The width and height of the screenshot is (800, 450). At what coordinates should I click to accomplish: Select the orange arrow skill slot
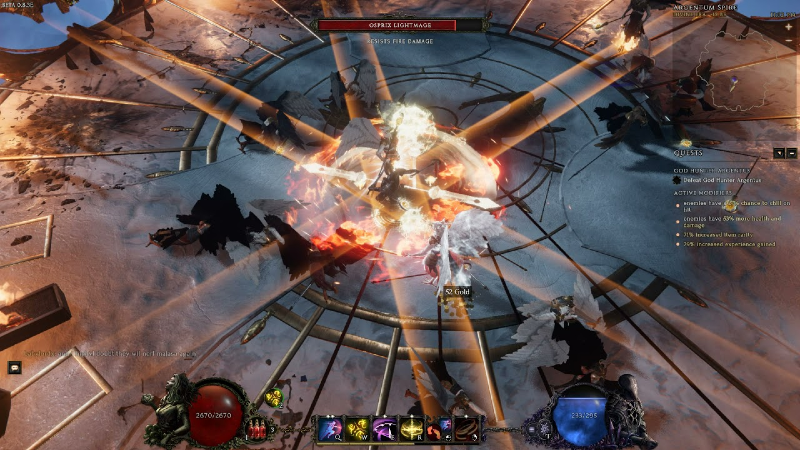click(440, 429)
